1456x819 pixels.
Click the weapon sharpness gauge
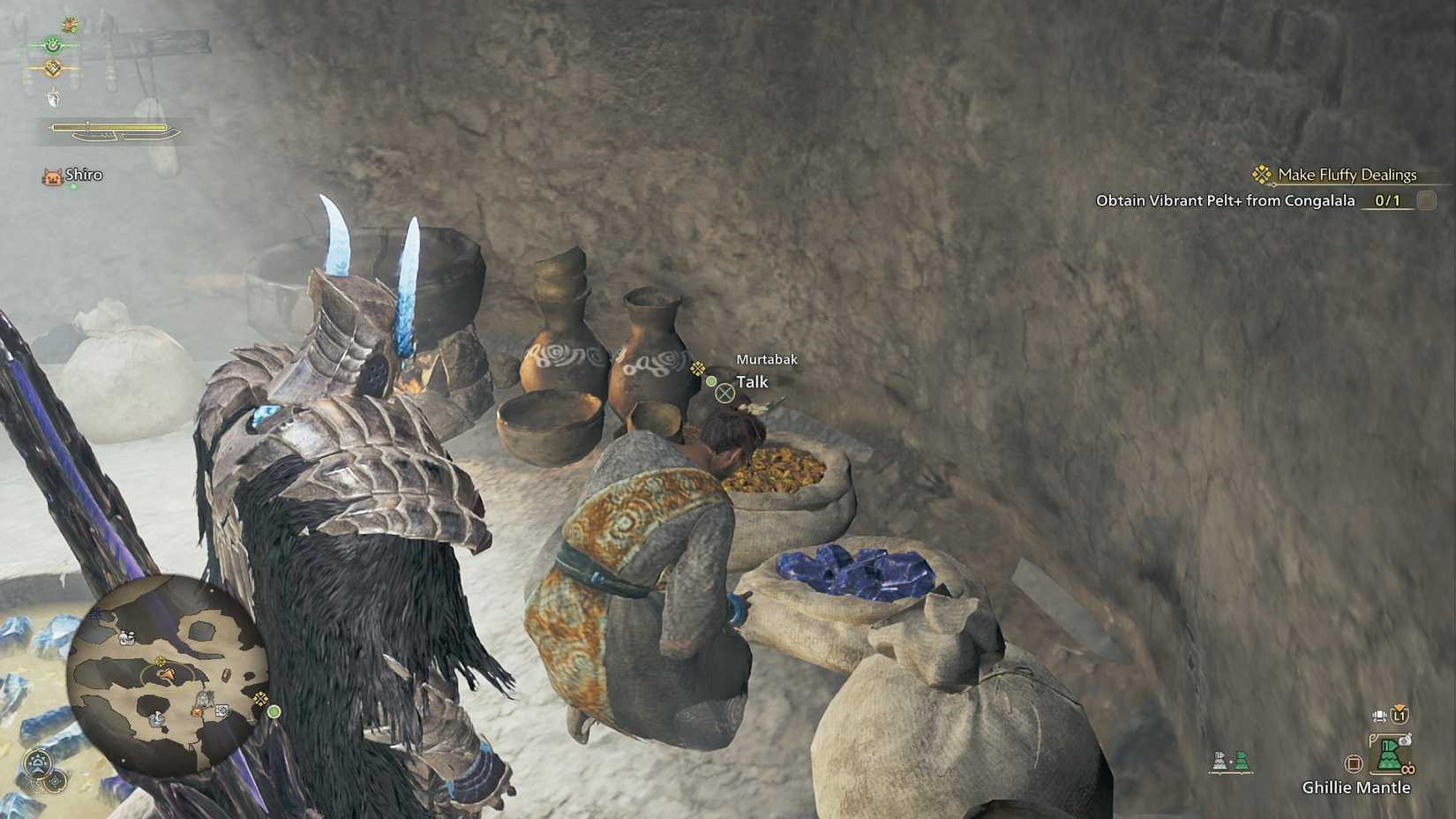pos(109,125)
